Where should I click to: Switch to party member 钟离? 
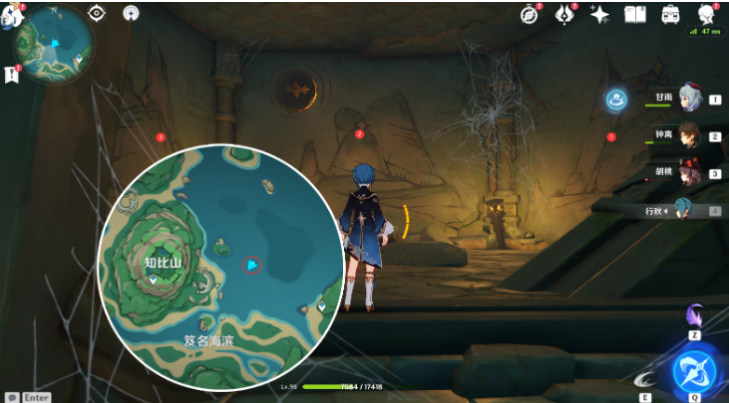[x=688, y=135]
